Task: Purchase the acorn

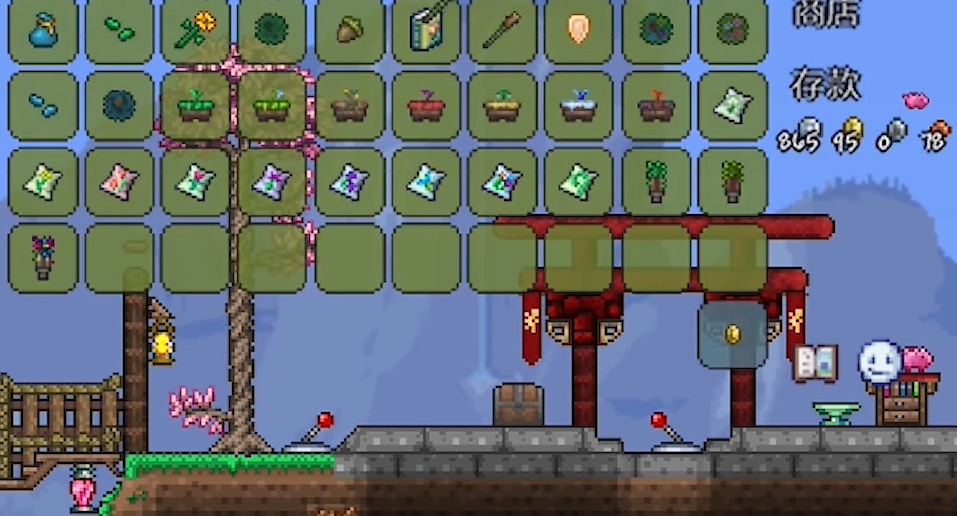Action: pos(349,30)
